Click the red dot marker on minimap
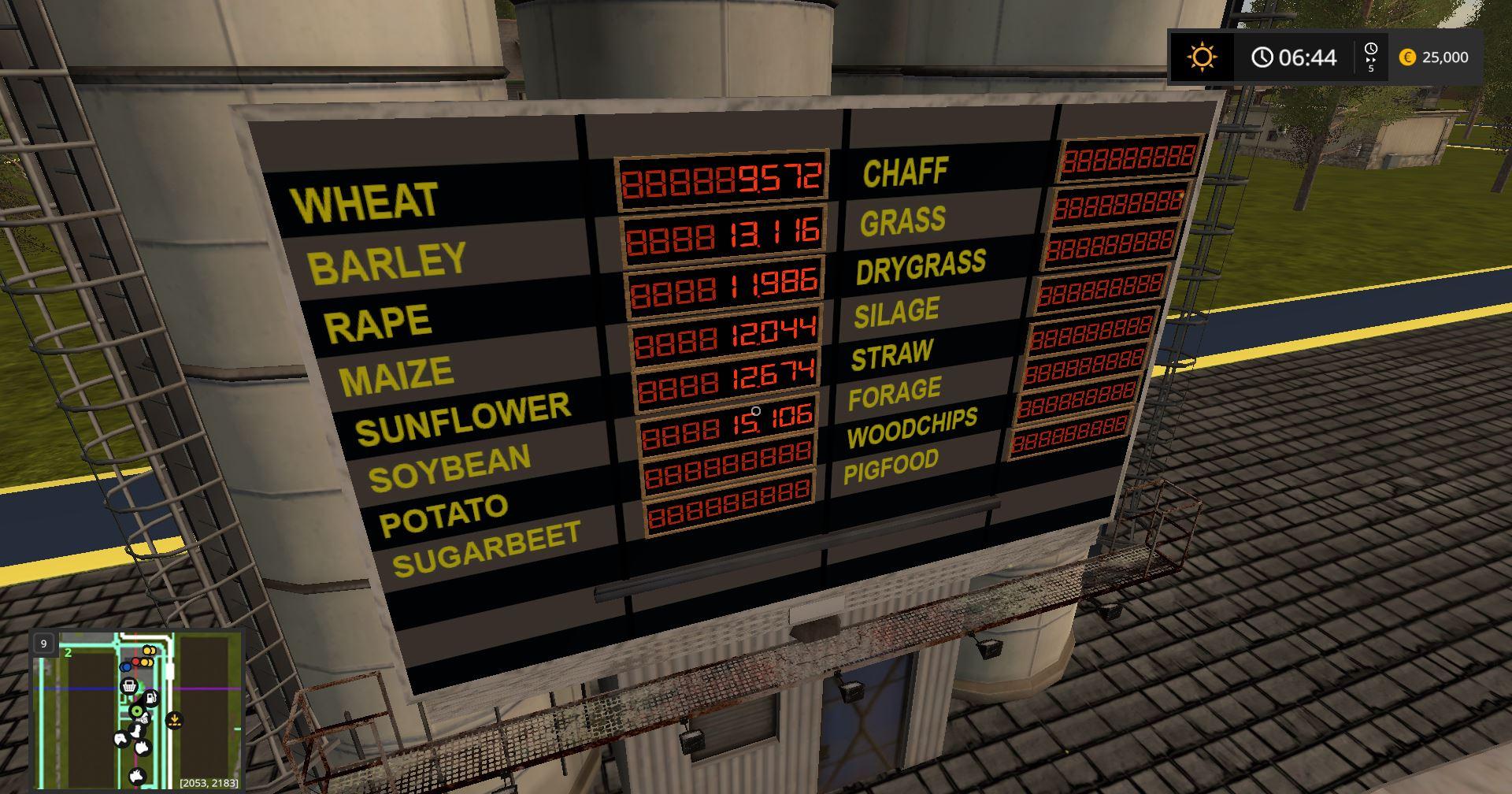 coord(136,662)
